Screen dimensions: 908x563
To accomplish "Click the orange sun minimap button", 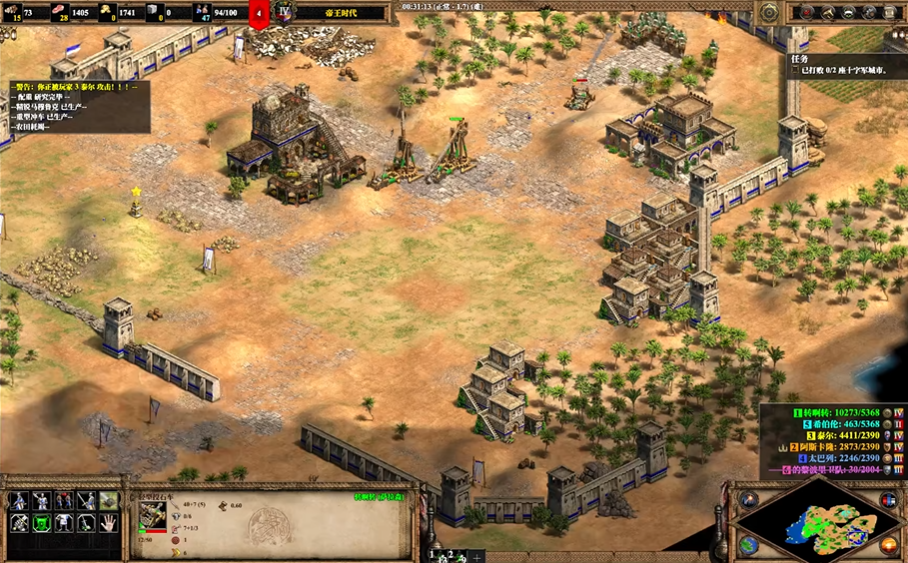I will point(888,545).
